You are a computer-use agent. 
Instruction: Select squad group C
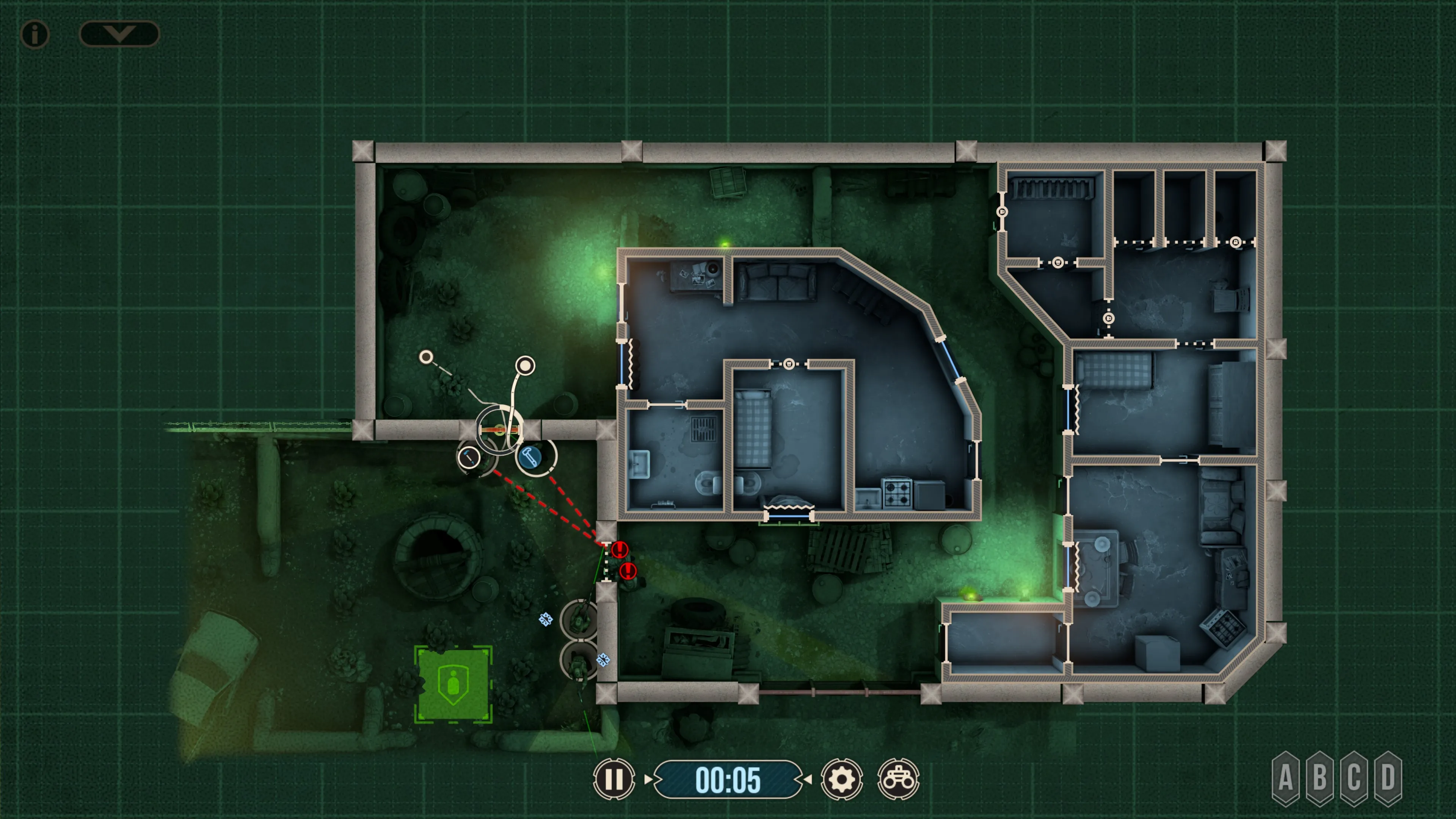[x=1354, y=778]
